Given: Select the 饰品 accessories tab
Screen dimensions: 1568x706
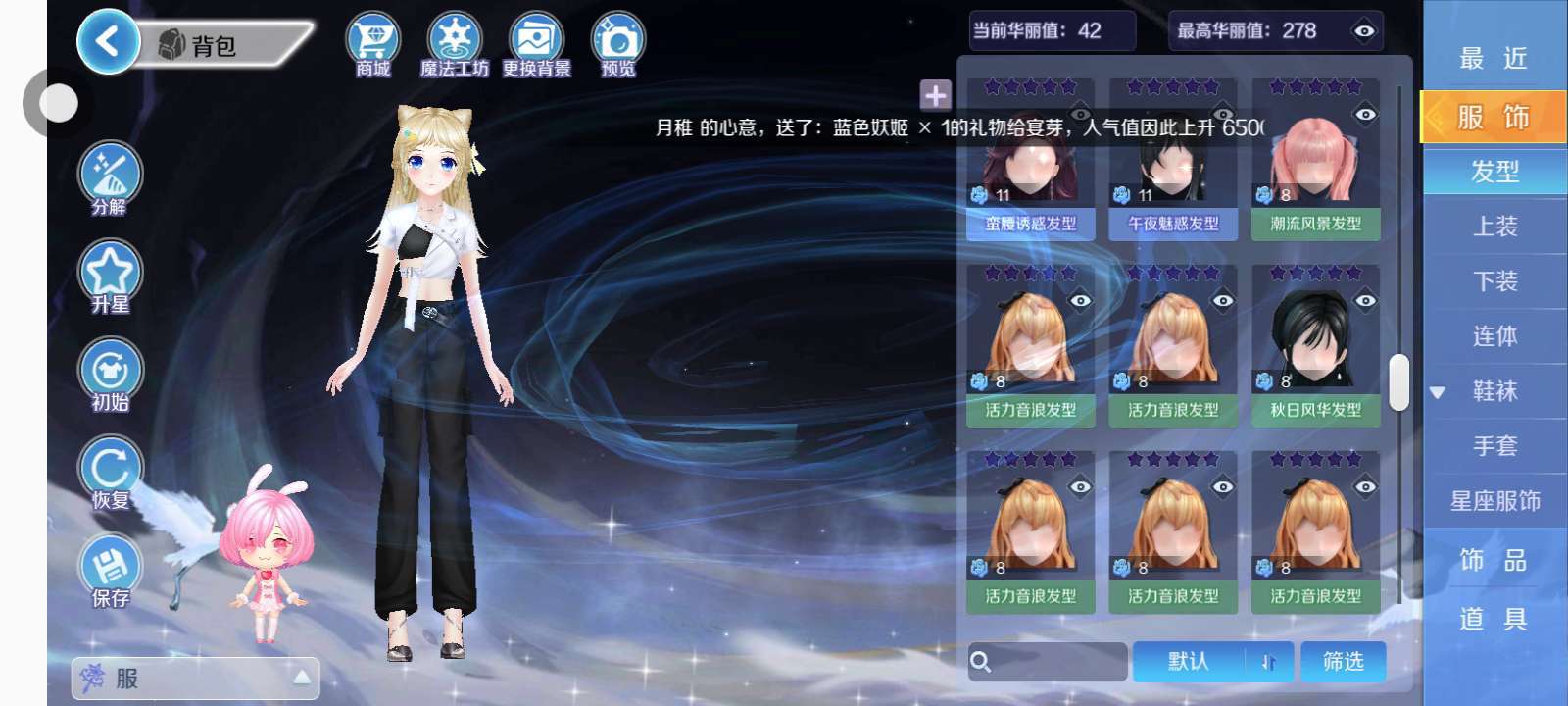Looking at the screenshot, I should tap(1494, 560).
